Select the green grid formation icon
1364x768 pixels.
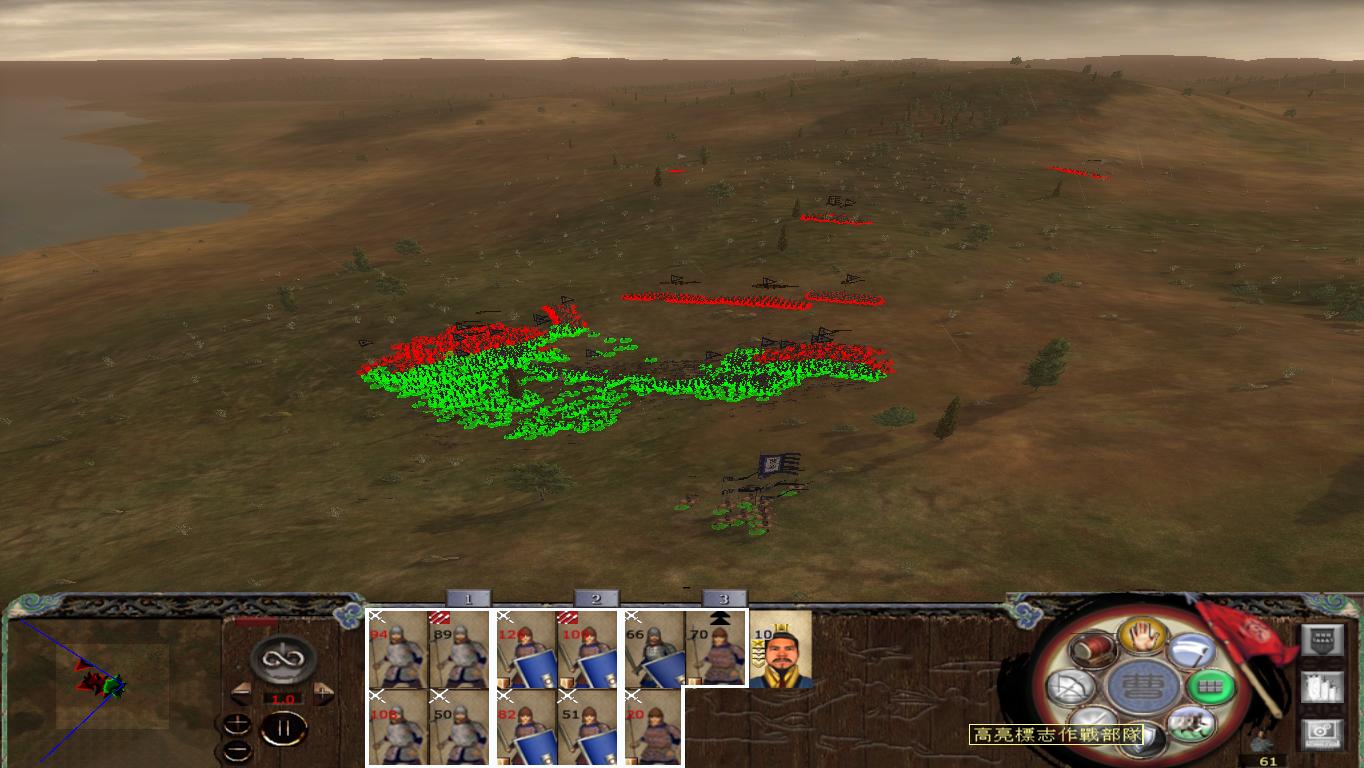coord(1213,687)
